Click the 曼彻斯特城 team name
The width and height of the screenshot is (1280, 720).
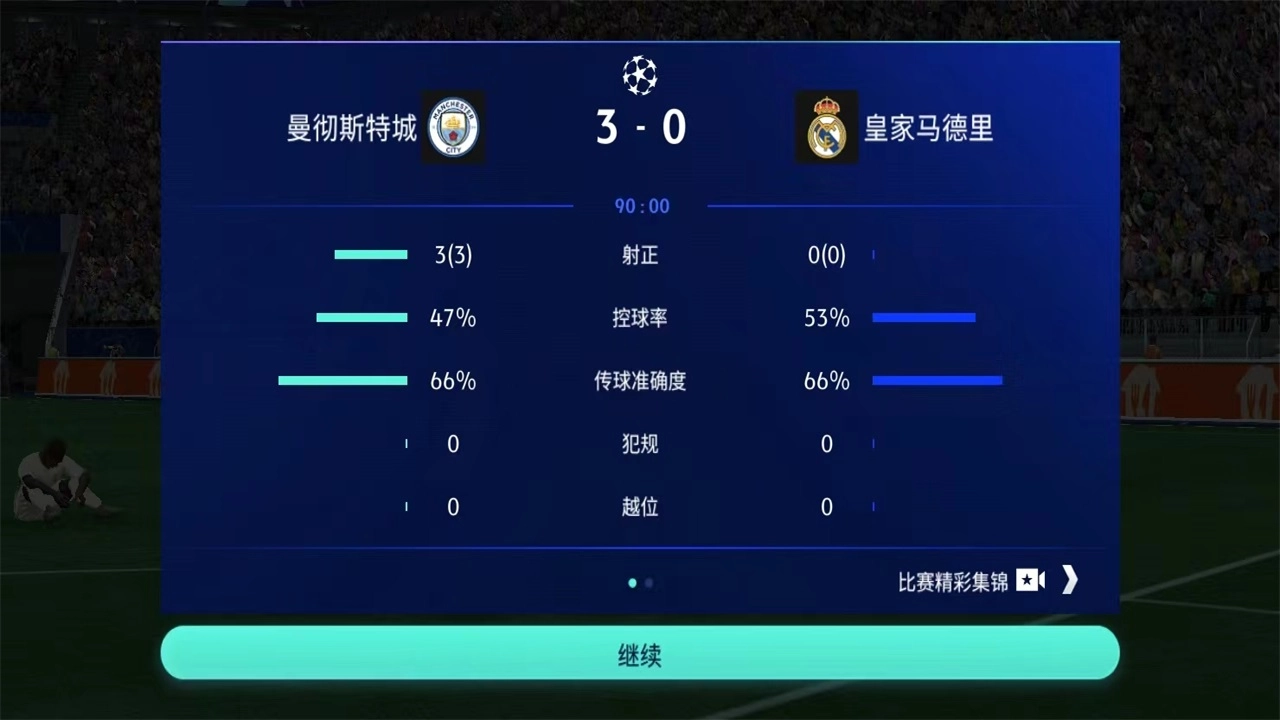(x=351, y=129)
